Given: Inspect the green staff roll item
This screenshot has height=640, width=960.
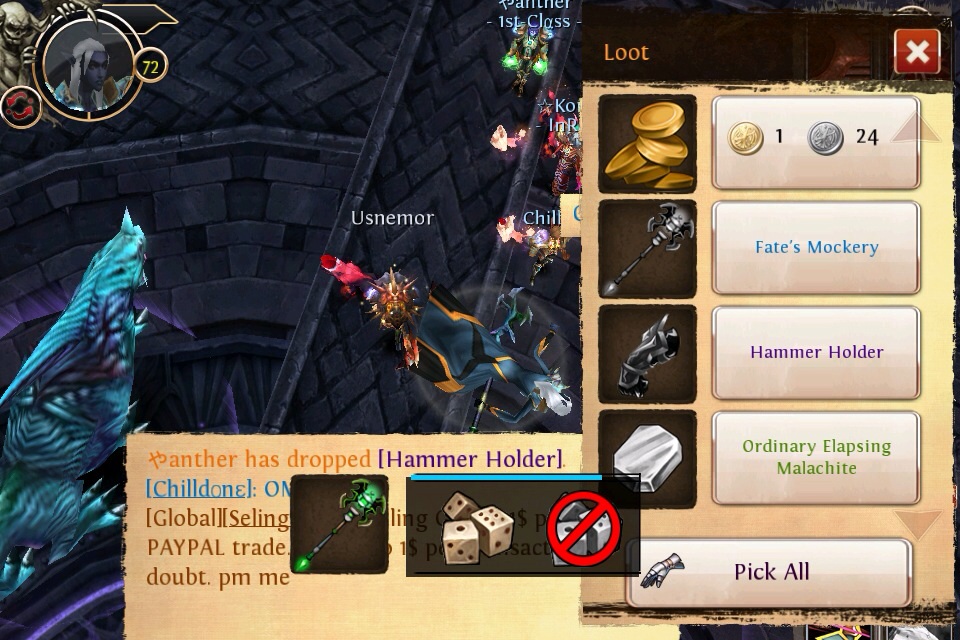Looking at the screenshot, I should click(340, 525).
